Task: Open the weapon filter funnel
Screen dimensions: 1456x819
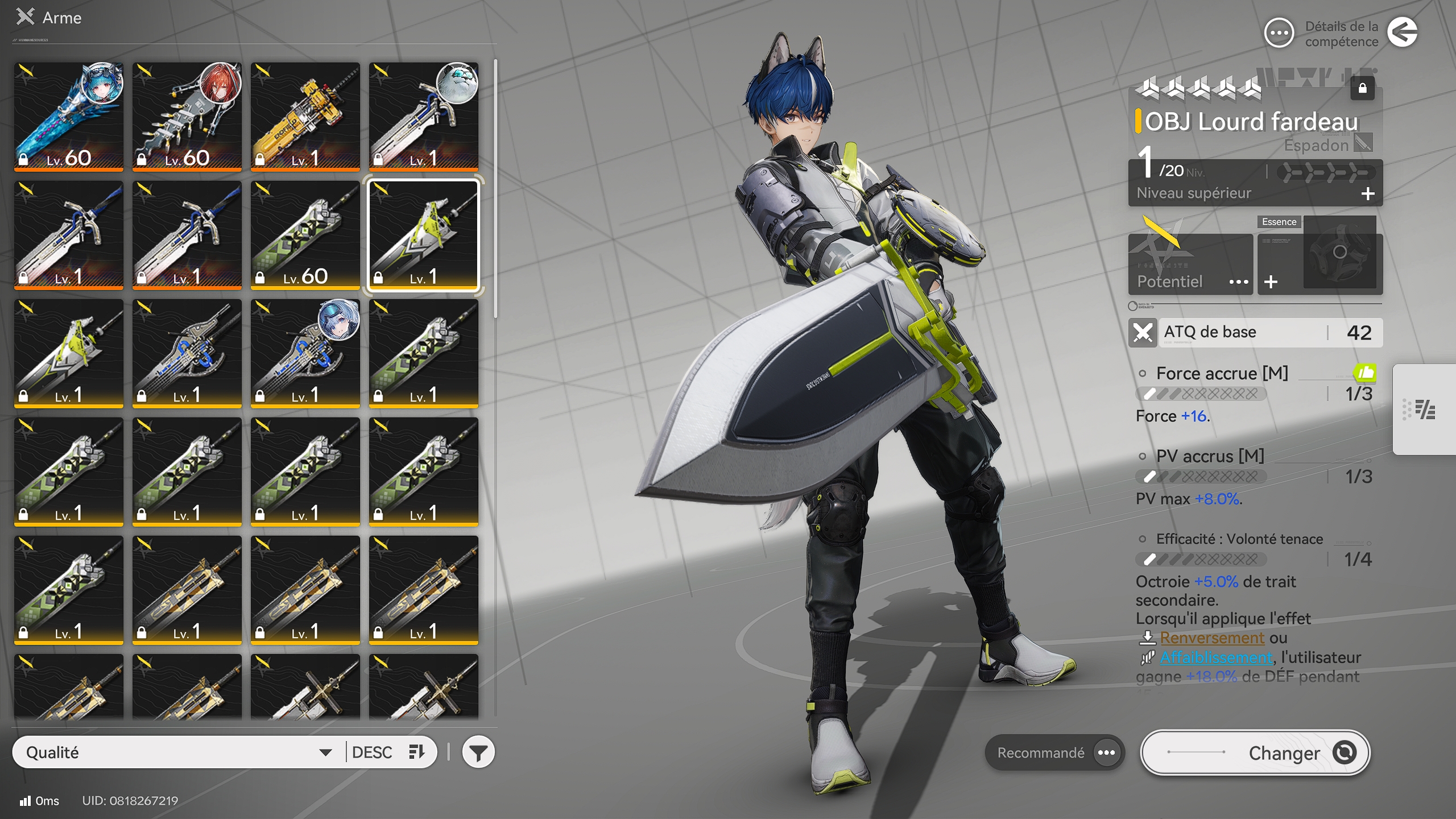Action: pos(478,752)
